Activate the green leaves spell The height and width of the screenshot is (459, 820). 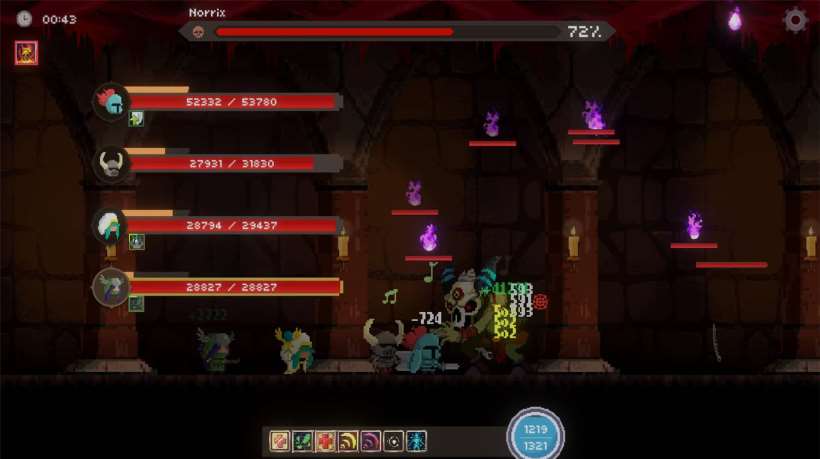303,440
